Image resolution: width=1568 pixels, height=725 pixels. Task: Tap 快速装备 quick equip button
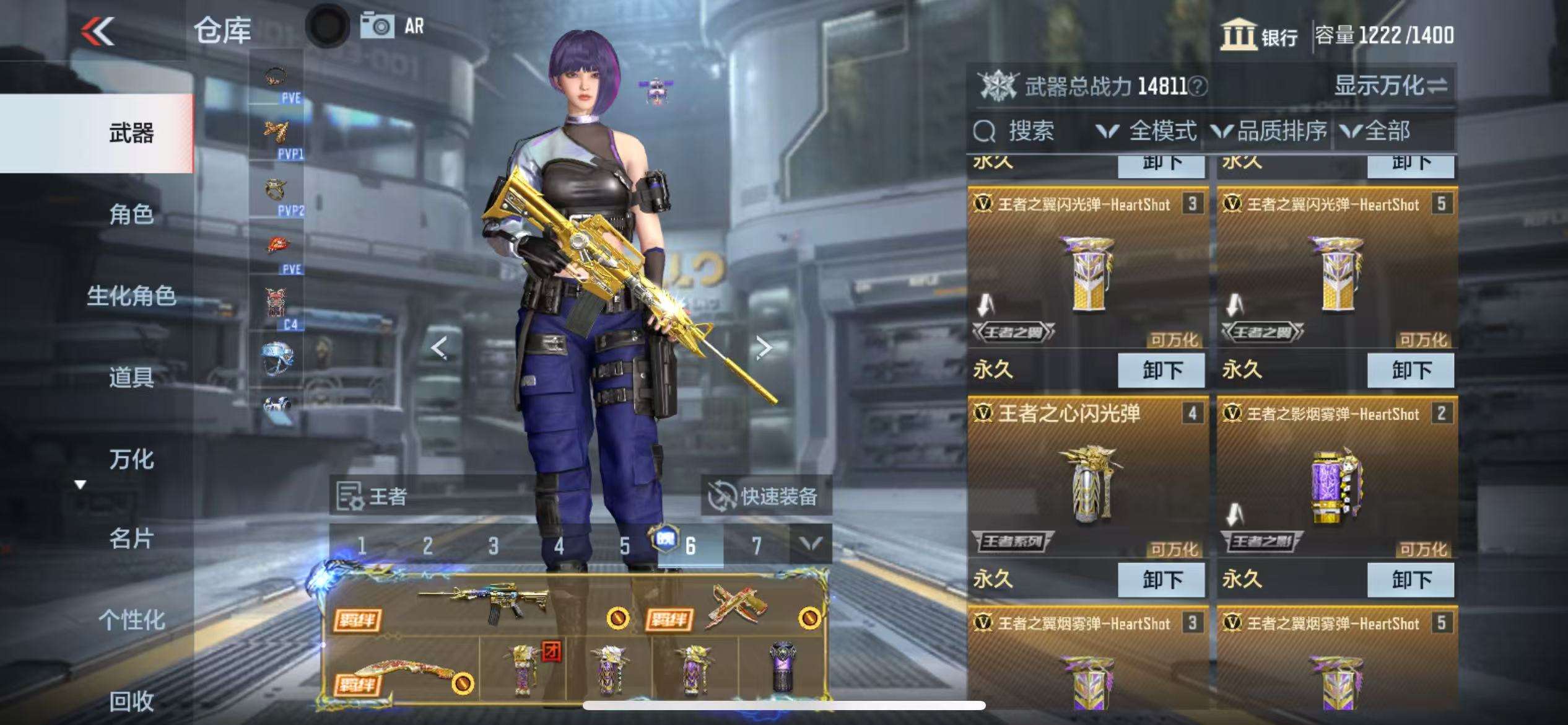click(x=765, y=496)
